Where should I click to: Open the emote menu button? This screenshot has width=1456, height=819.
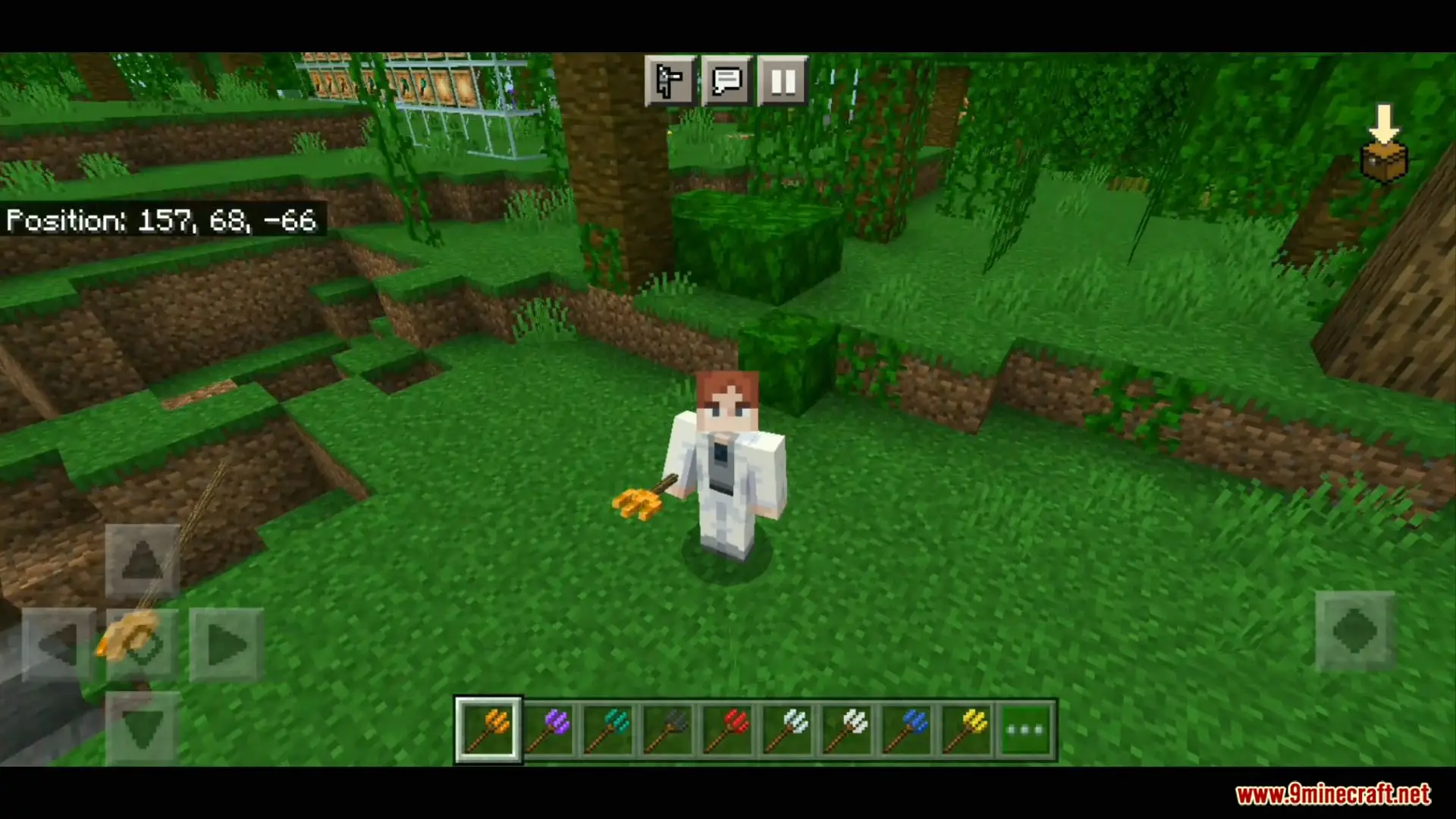[670, 80]
